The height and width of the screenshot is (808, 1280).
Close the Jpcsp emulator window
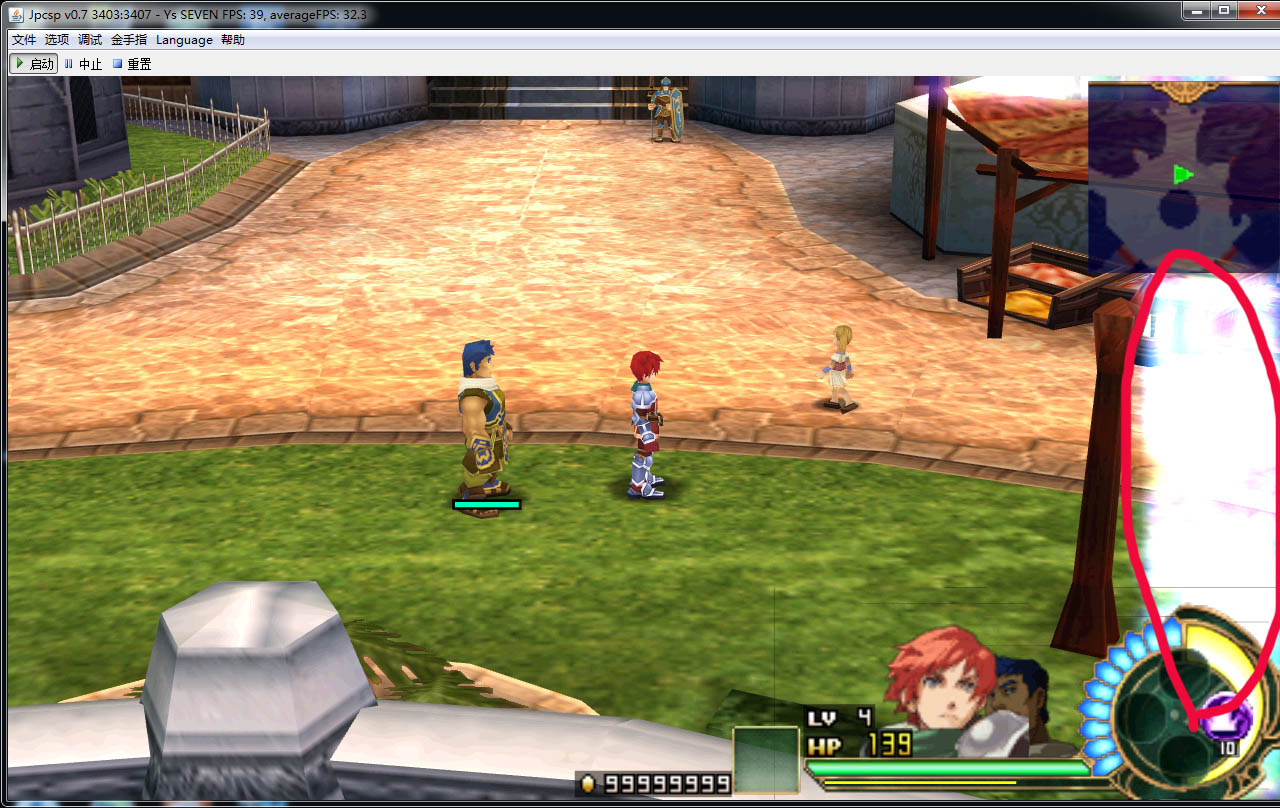(1254, 10)
